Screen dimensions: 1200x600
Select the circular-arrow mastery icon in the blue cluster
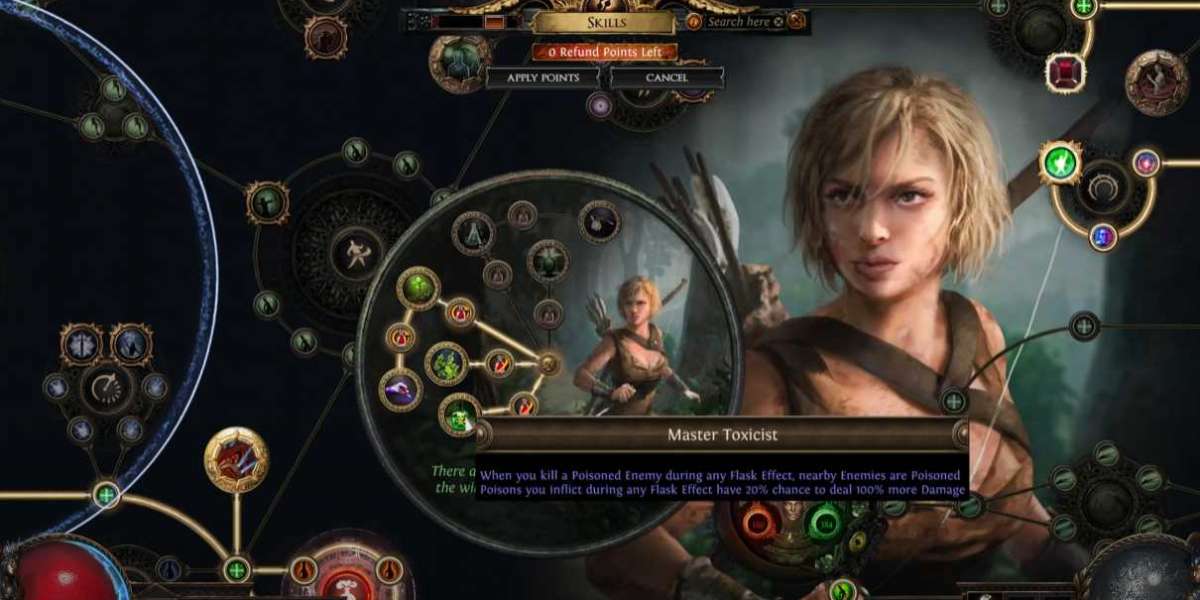click(107, 387)
